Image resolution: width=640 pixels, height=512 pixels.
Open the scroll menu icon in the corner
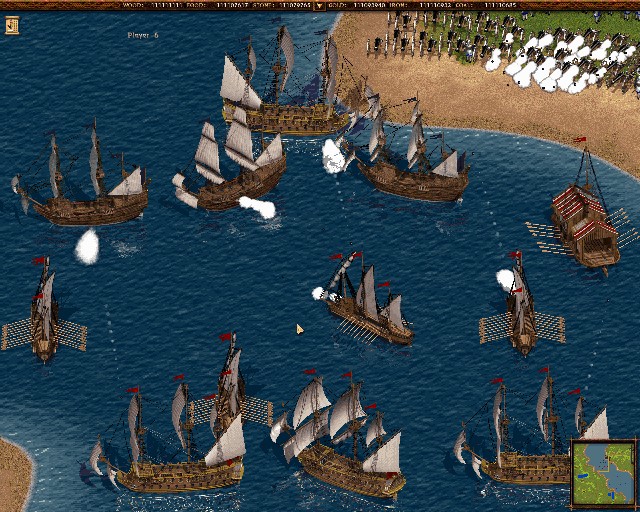click(x=12, y=25)
